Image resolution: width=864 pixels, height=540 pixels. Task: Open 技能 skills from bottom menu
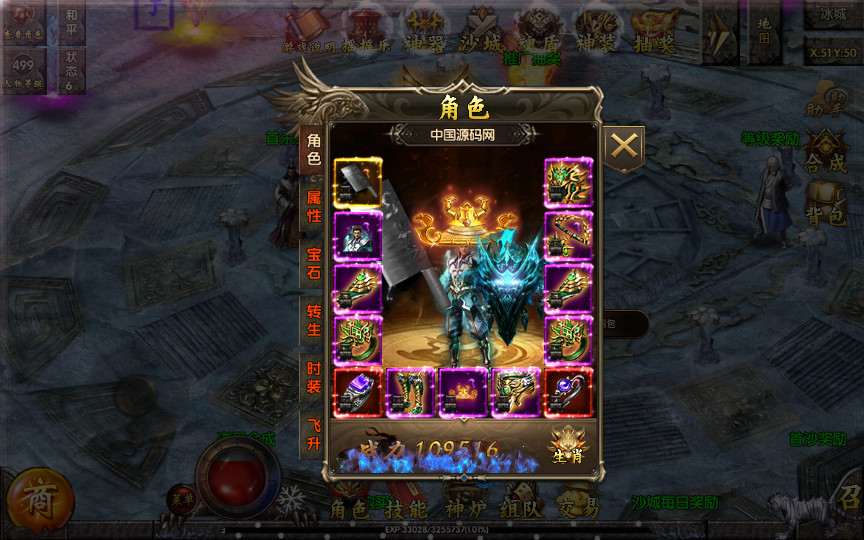point(406,509)
